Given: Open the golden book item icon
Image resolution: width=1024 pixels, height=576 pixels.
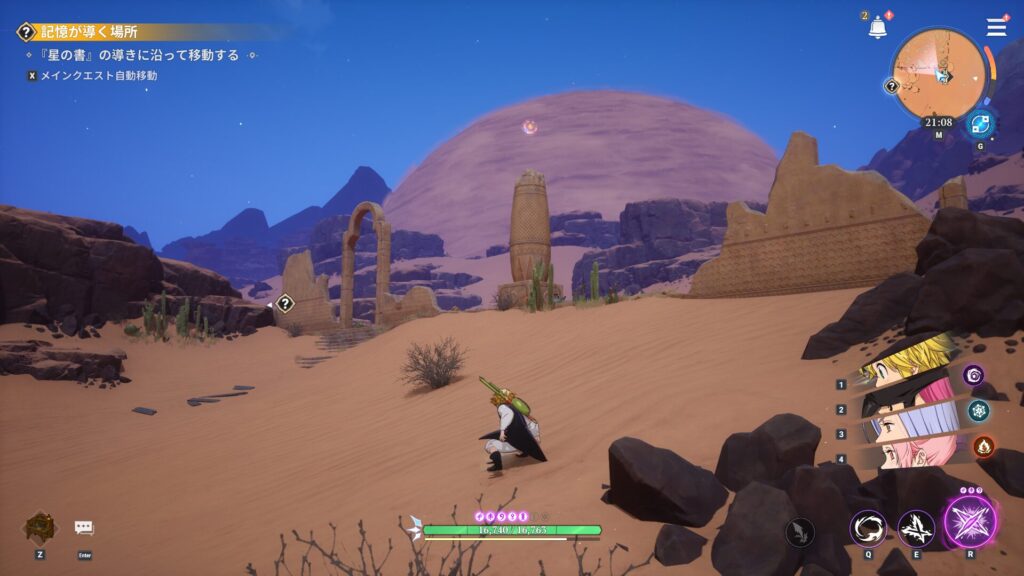Looking at the screenshot, I should pyautogui.click(x=39, y=527).
